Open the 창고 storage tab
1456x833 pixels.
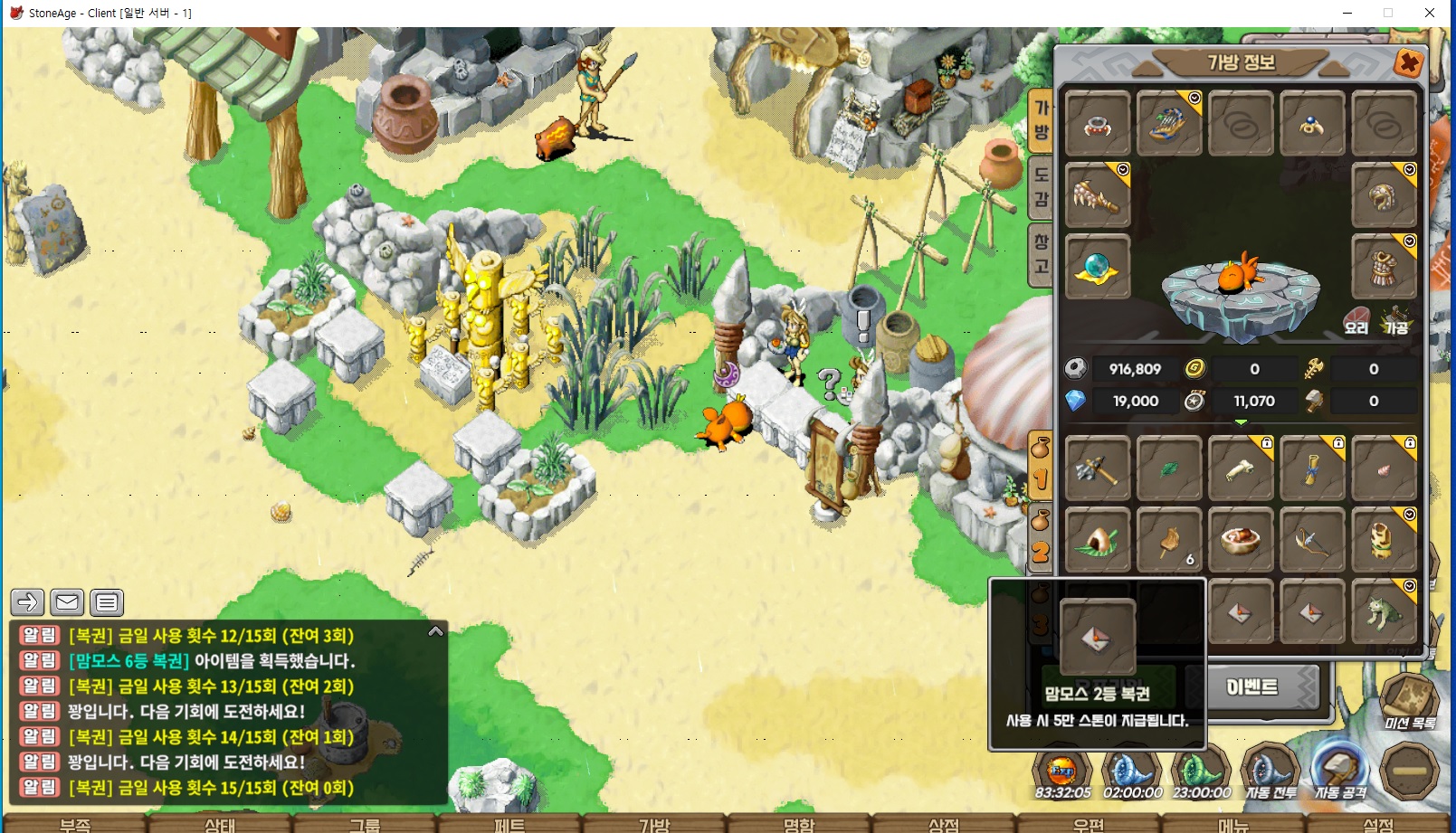click(1042, 254)
